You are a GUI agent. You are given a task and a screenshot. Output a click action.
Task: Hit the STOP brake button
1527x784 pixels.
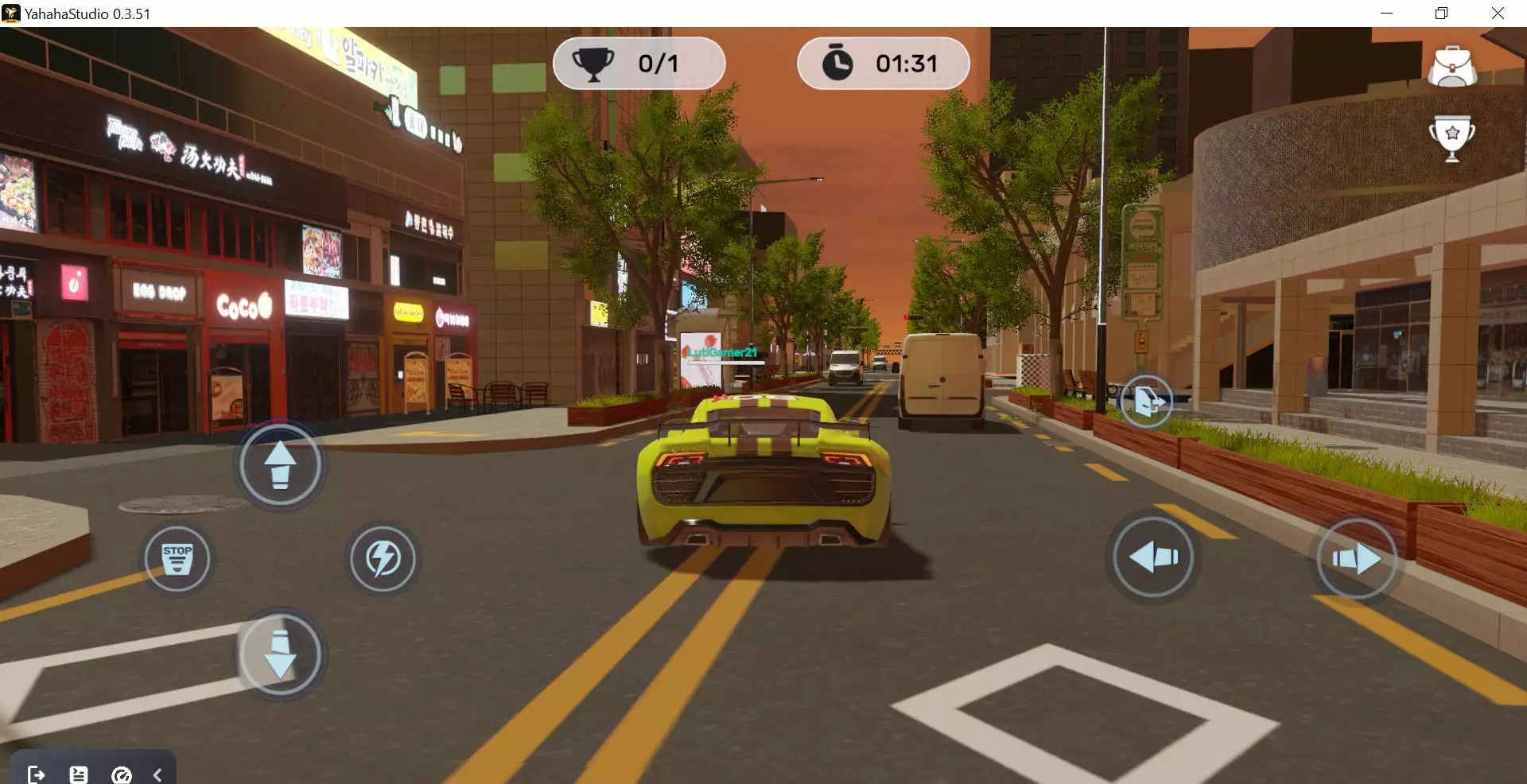[x=177, y=559]
